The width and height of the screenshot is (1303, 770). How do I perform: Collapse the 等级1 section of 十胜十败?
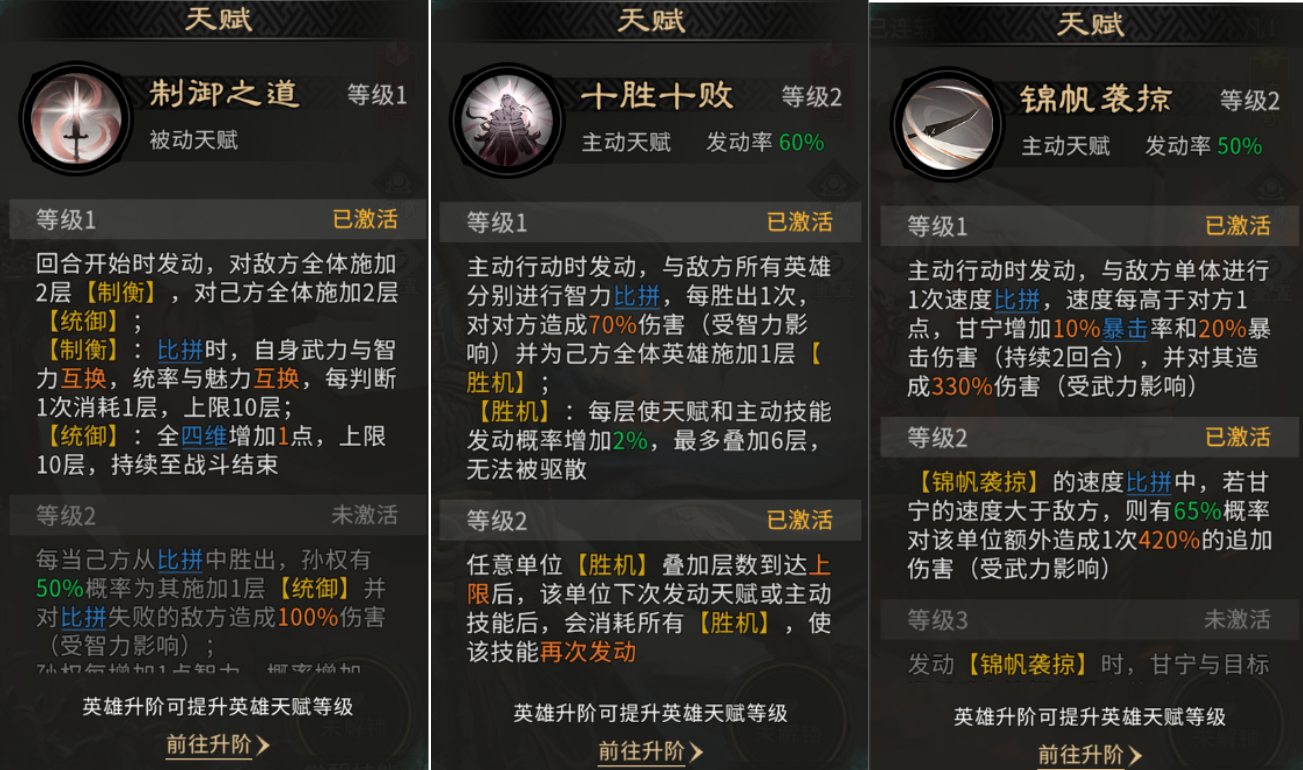(x=650, y=222)
